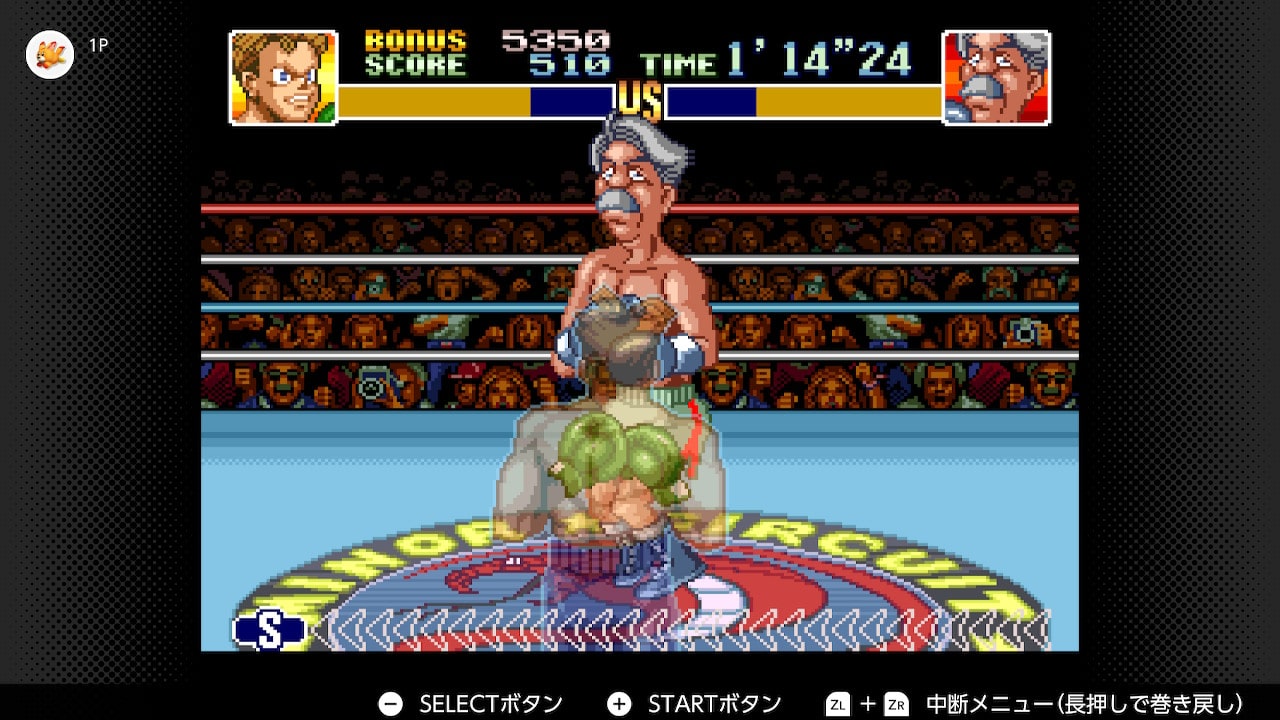Select the gray-haired opponent's portrait
The width and height of the screenshot is (1280, 720).
[996, 77]
